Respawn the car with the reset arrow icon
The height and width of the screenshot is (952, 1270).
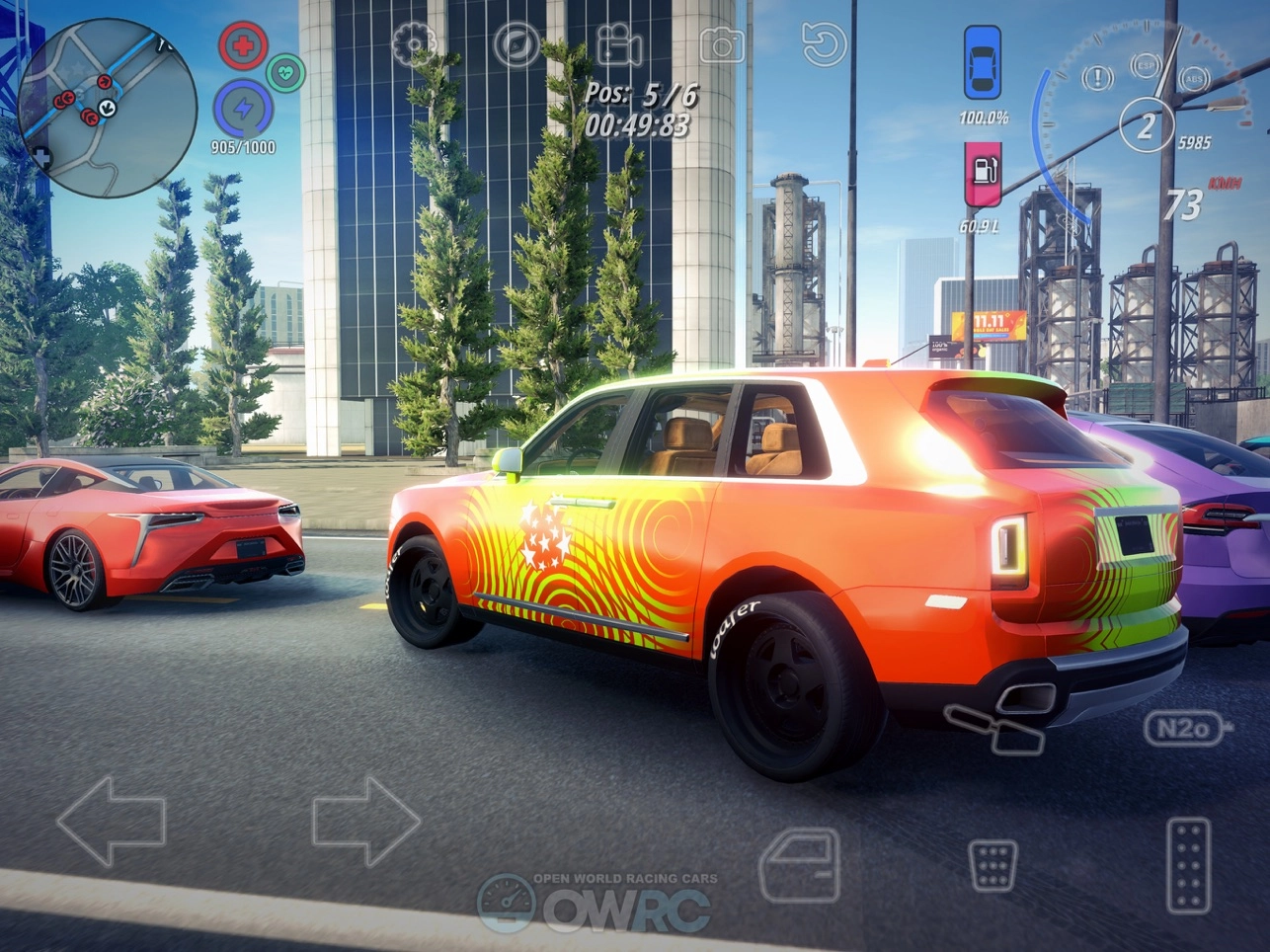(x=825, y=43)
